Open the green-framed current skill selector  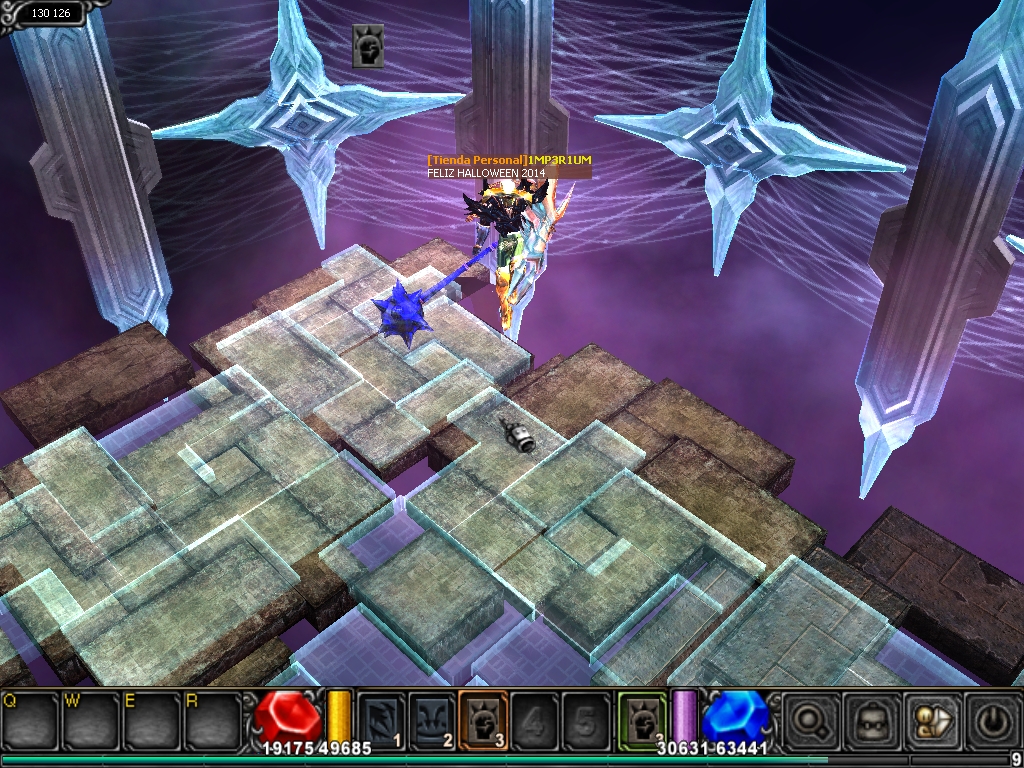642,718
